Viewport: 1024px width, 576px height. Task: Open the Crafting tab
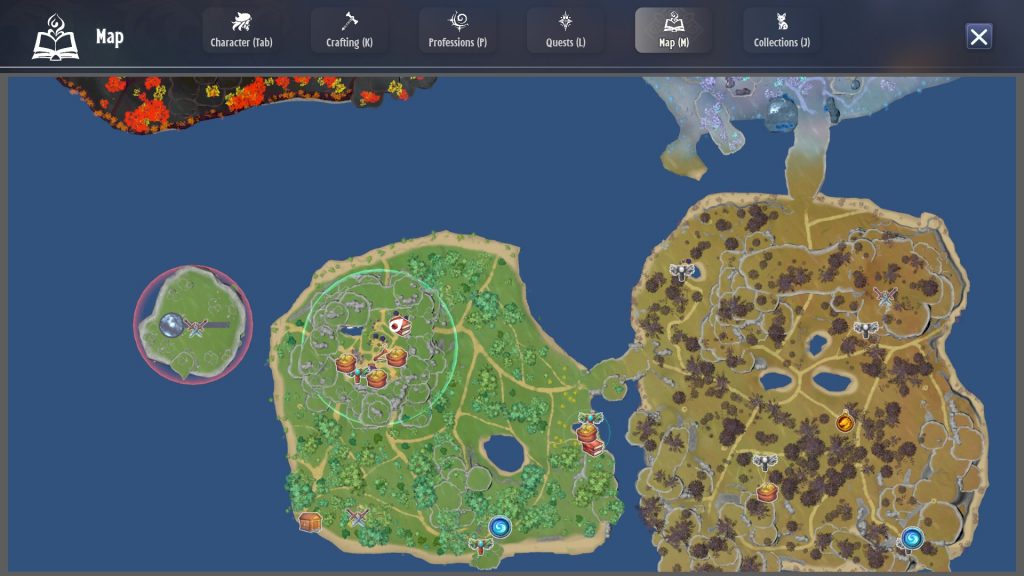tap(349, 30)
